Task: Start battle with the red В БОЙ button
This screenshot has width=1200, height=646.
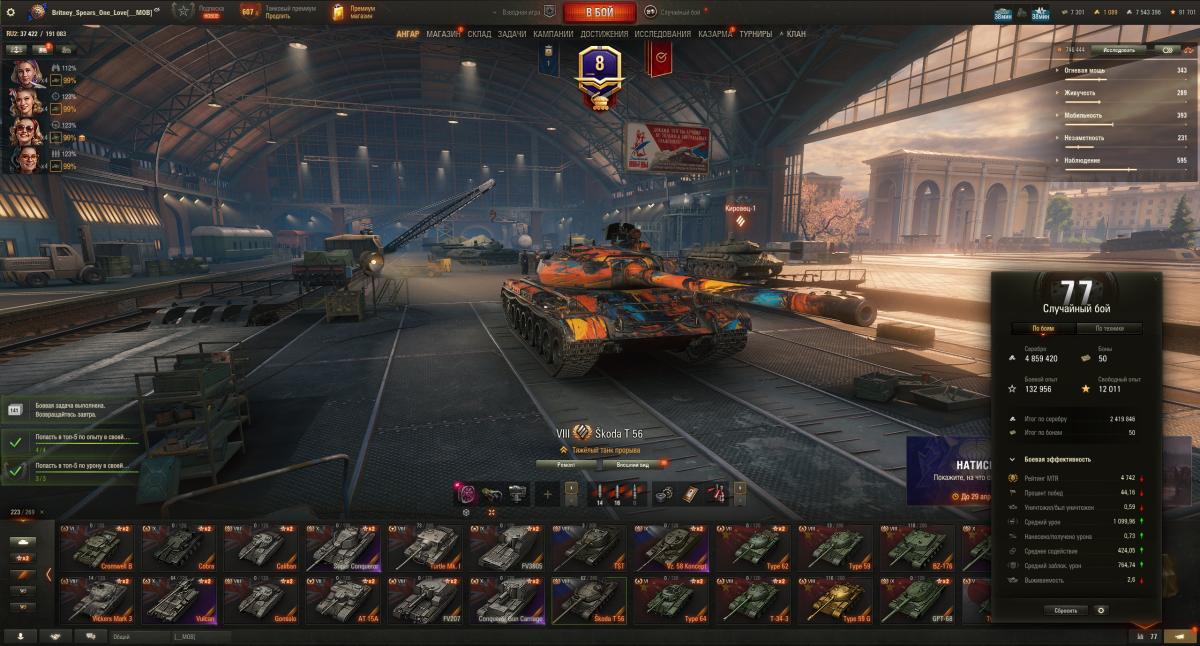Action: [599, 12]
